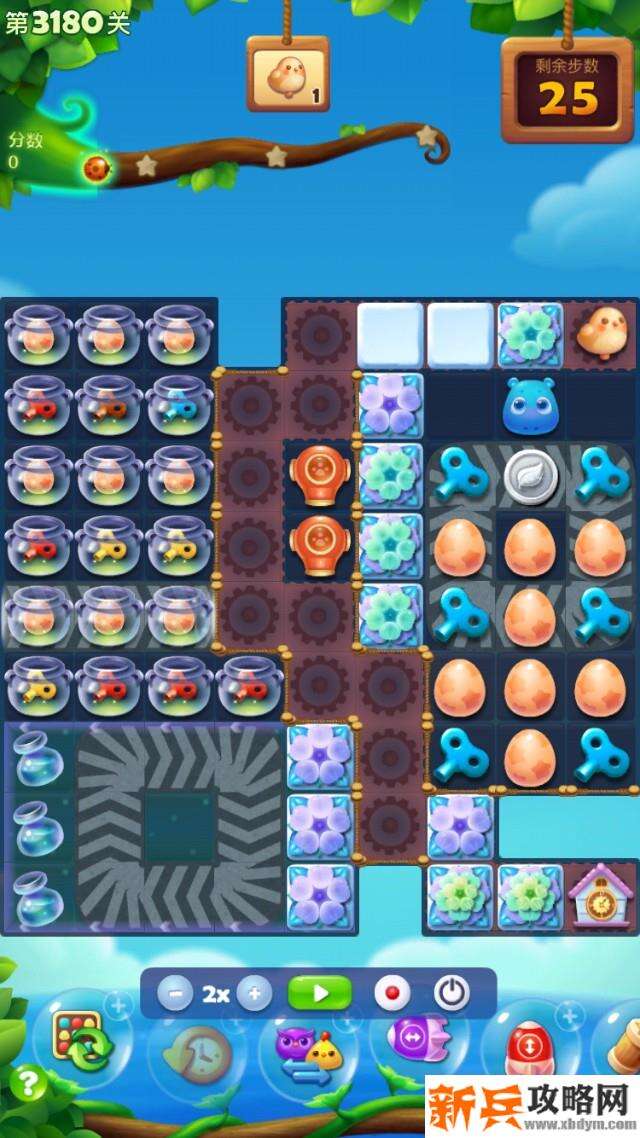The width and height of the screenshot is (640, 1138).
Task: Use the board shuffle refresh booster
Action: coord(82,1042)
